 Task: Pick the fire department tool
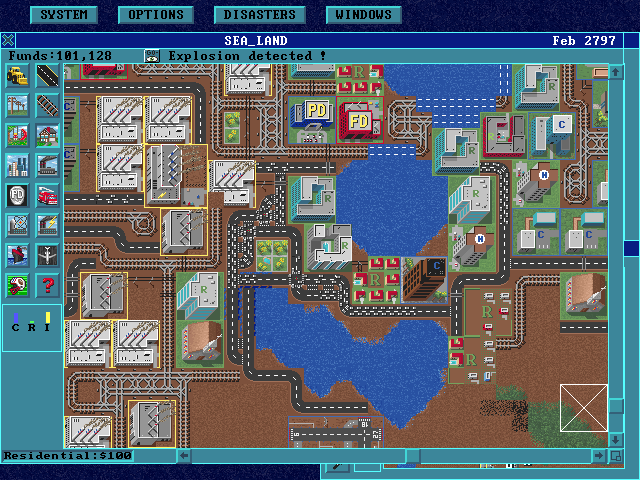47,196
